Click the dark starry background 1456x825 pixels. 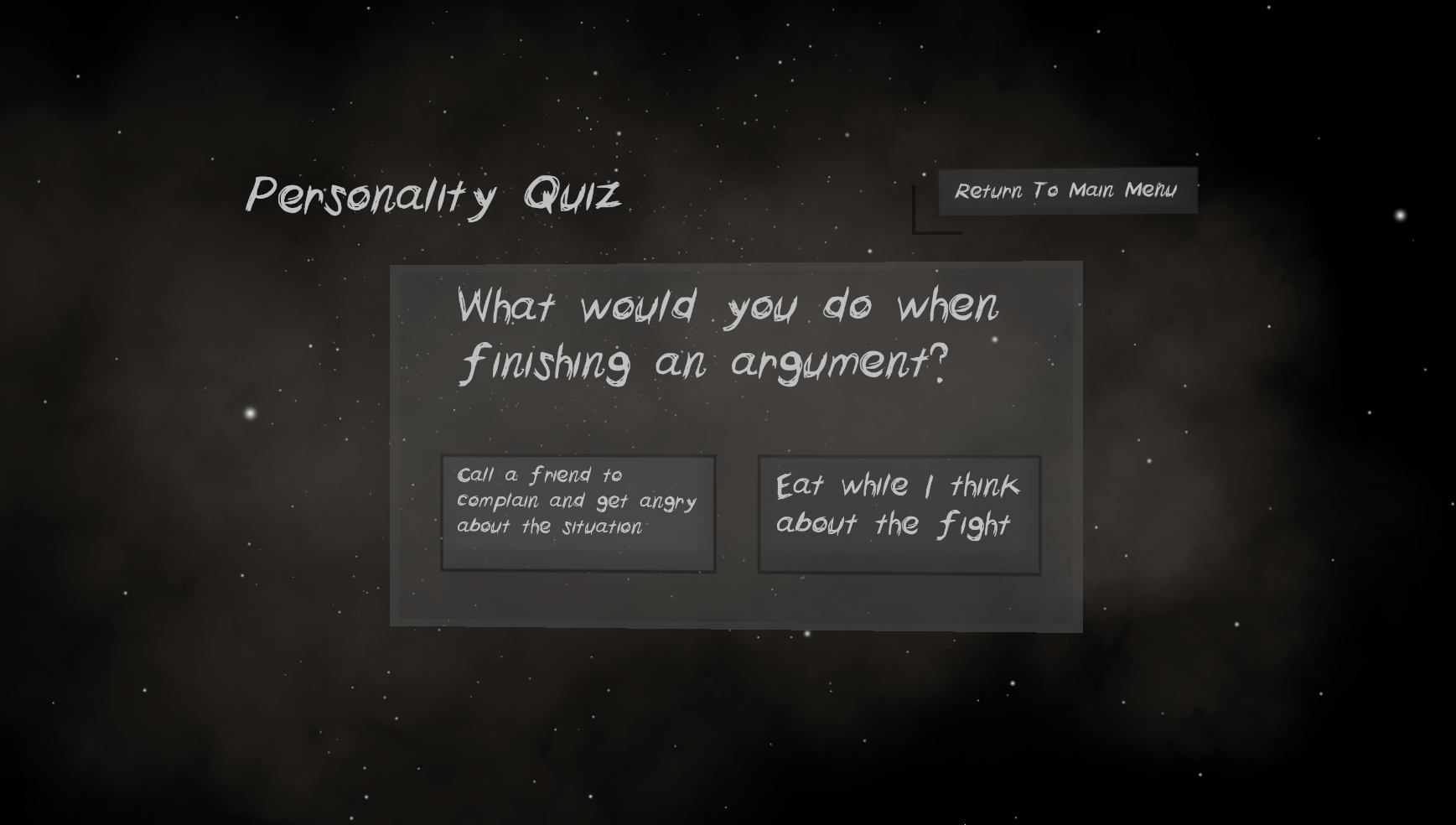click(168, 713)
